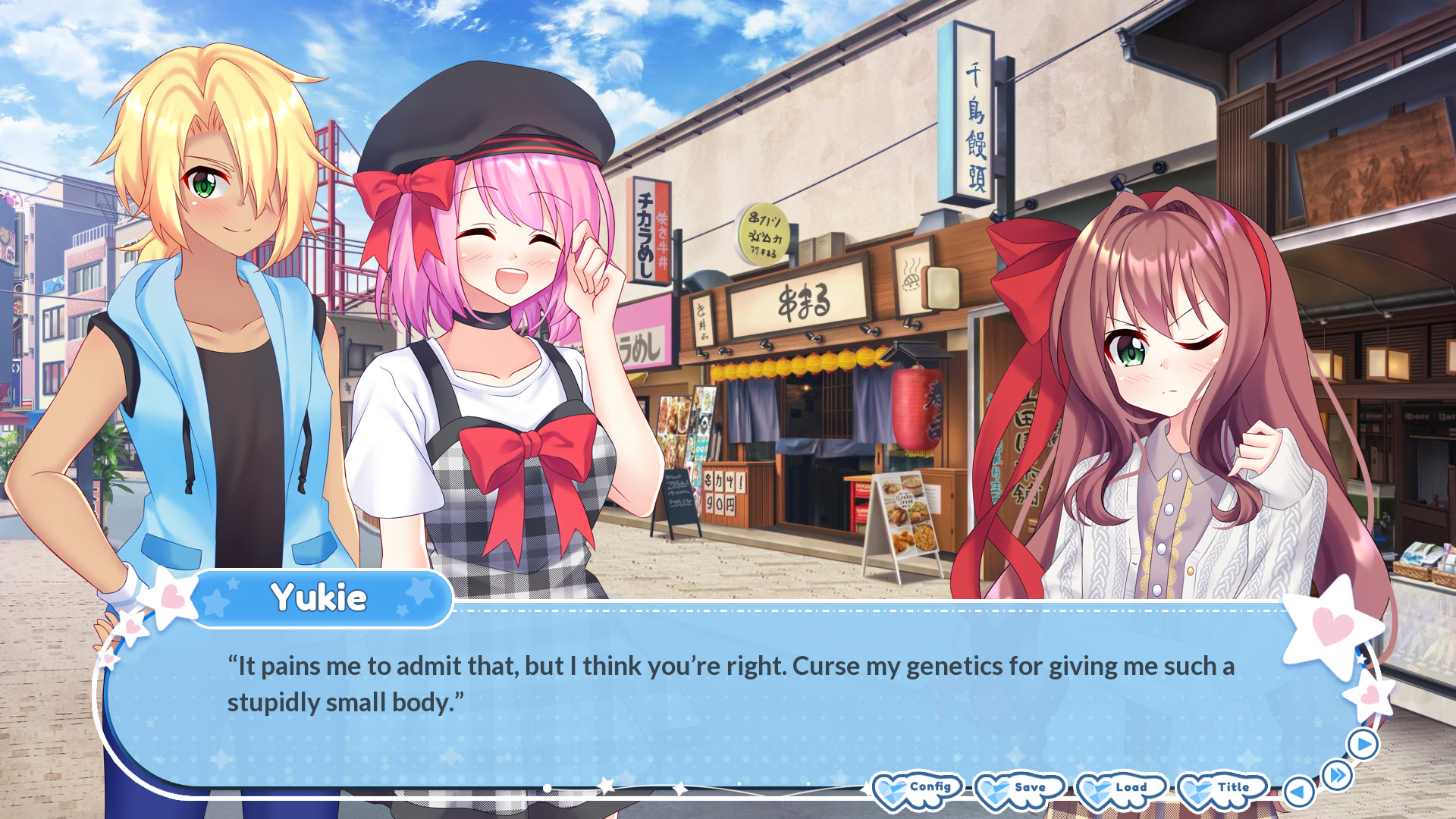1456x819 pixels.
Task: Click the Save button
Action: tap(1019, 789)
